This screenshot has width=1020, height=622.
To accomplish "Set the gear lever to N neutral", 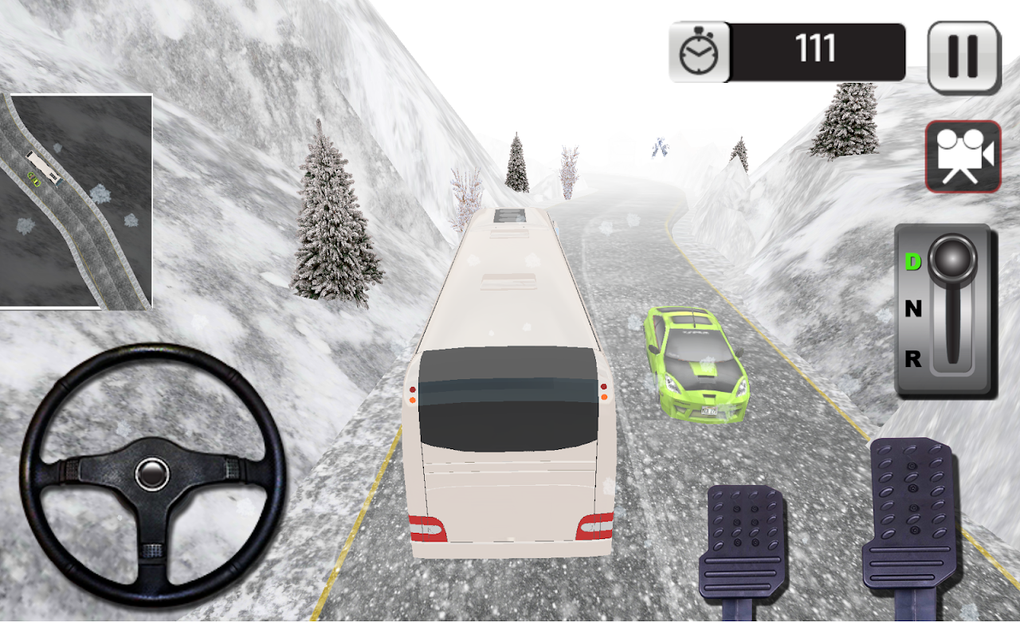I will pos(913,310).
